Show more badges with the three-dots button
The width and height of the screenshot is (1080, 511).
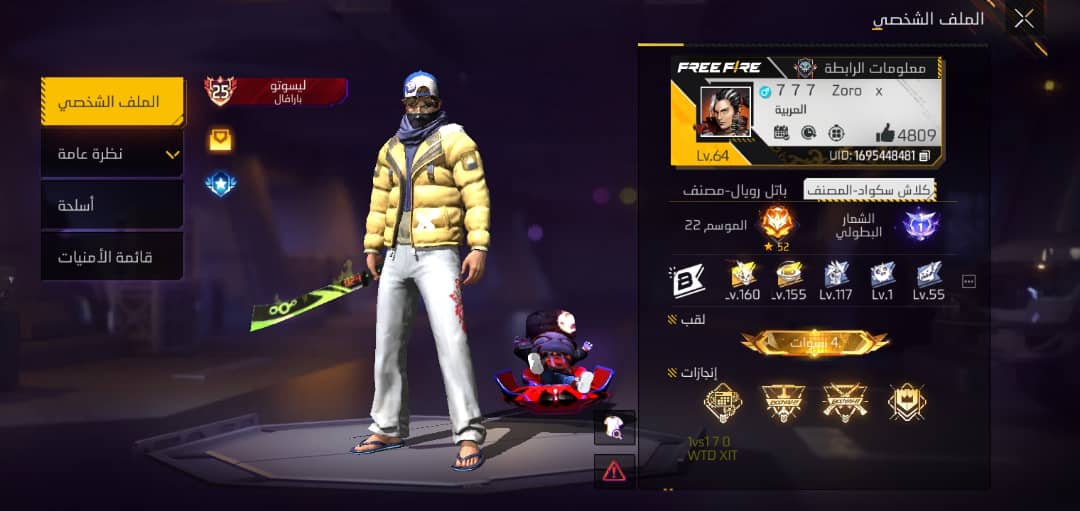pyautogui.click(x=968, y=282)
